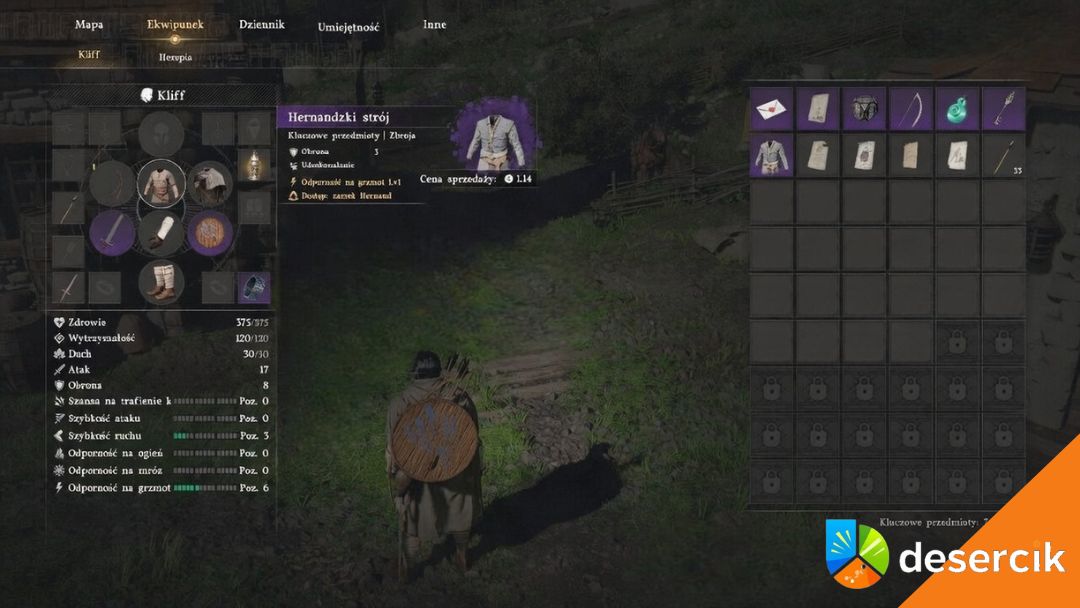This screenshot has width=1080, height=608.
Task: Click the equipped gloves slot
Action: pyautogui.click(x=161, y=232)
